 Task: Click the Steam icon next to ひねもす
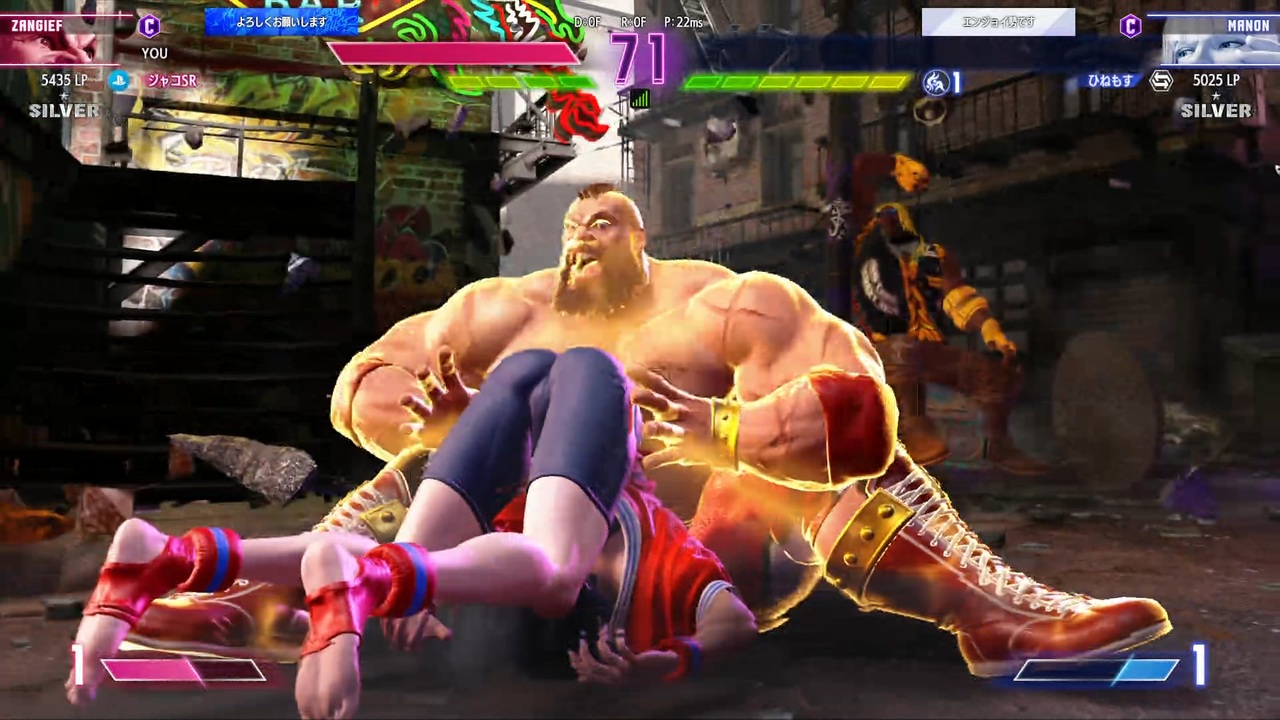click(x=1160, y=81)
